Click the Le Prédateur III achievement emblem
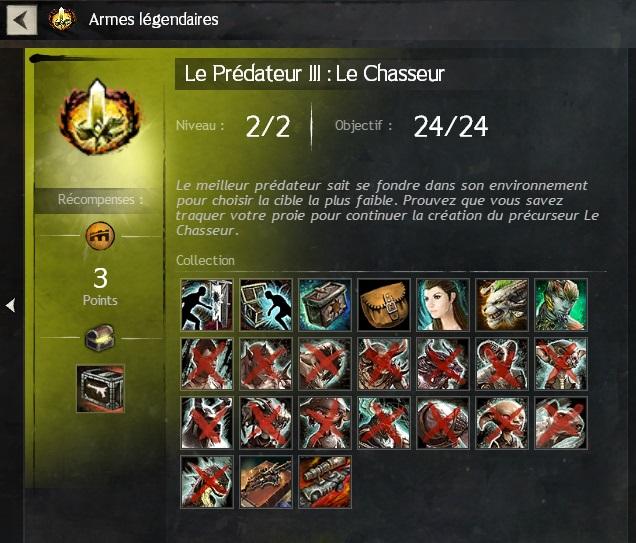636x543 pixels. click(x=100, y=116)
